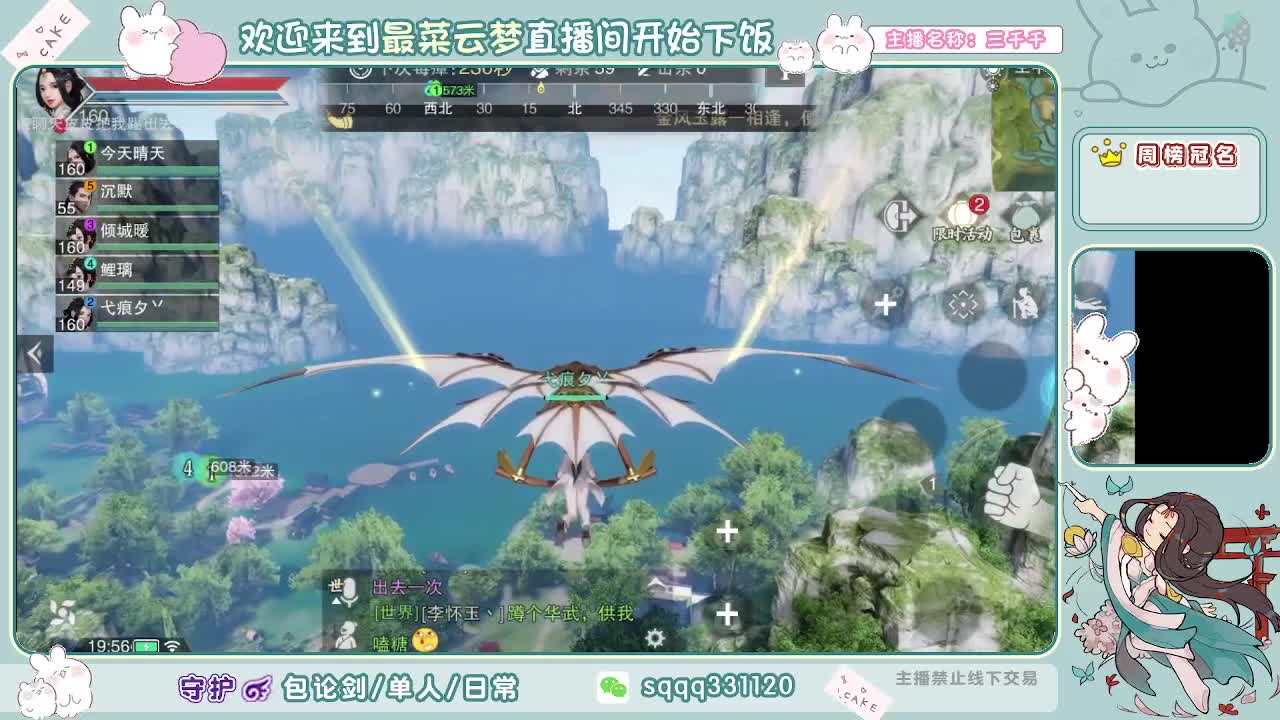Click 李怀玉's world chat message
This screenshot has width=1280, height=720.
pos(501,613)
